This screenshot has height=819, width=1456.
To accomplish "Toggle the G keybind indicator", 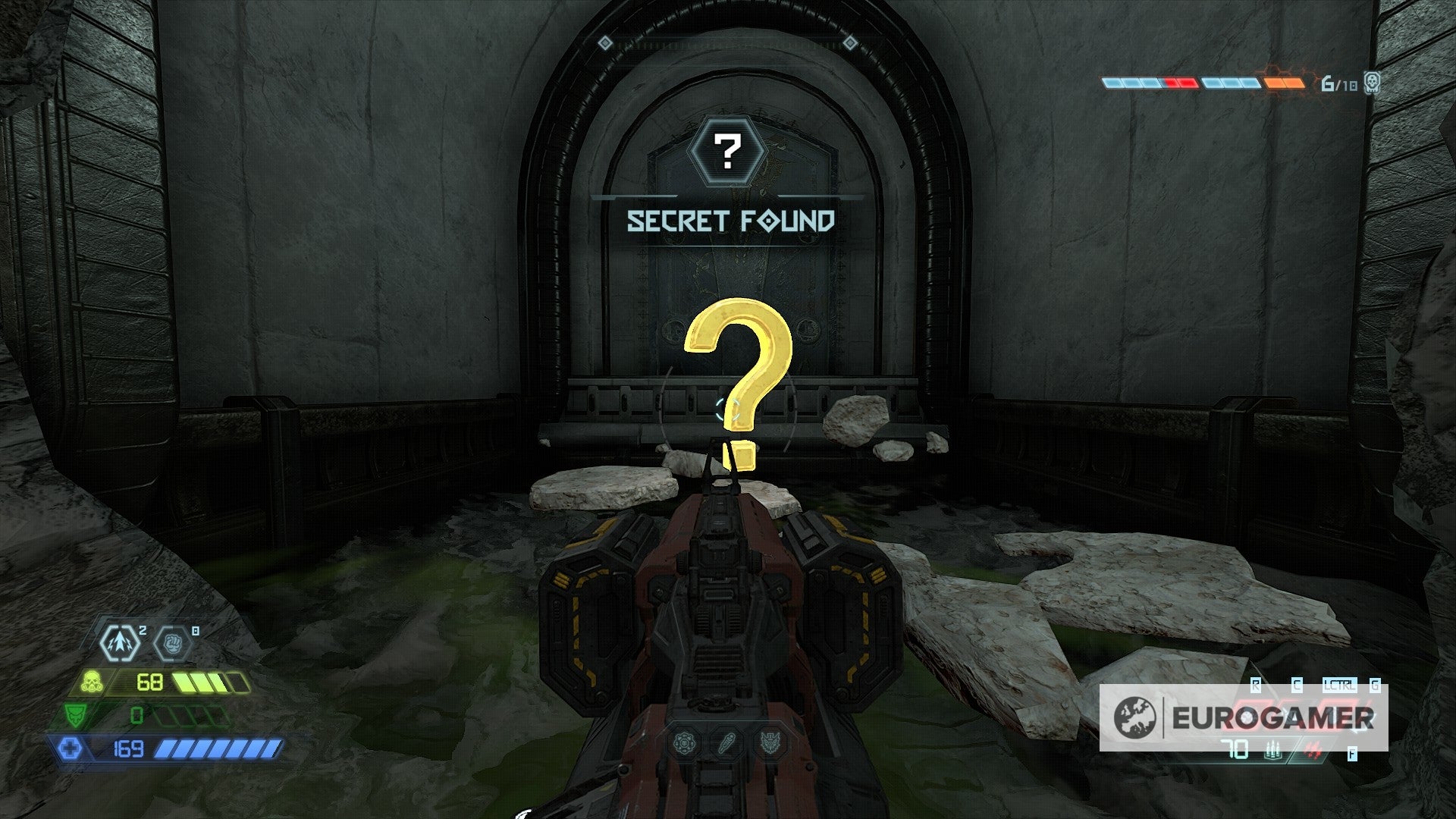I will coord(1374,684).
